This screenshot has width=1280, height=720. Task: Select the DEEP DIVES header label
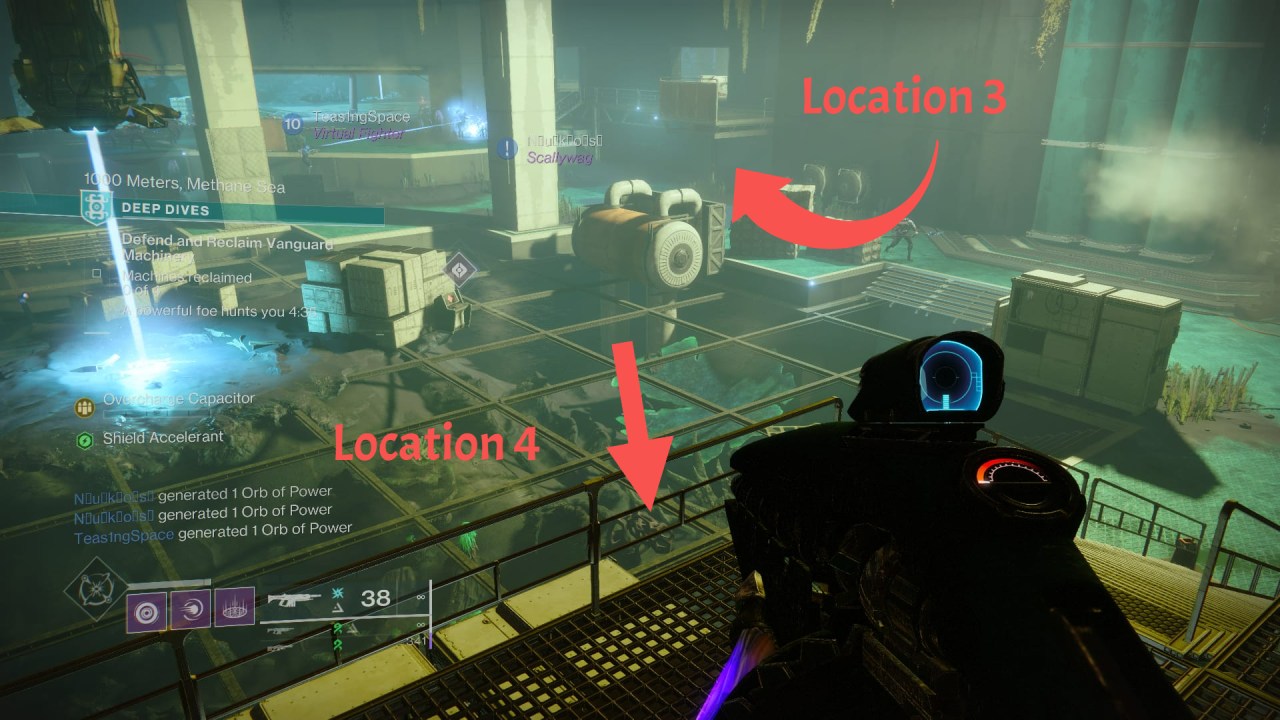coord(164,210)
